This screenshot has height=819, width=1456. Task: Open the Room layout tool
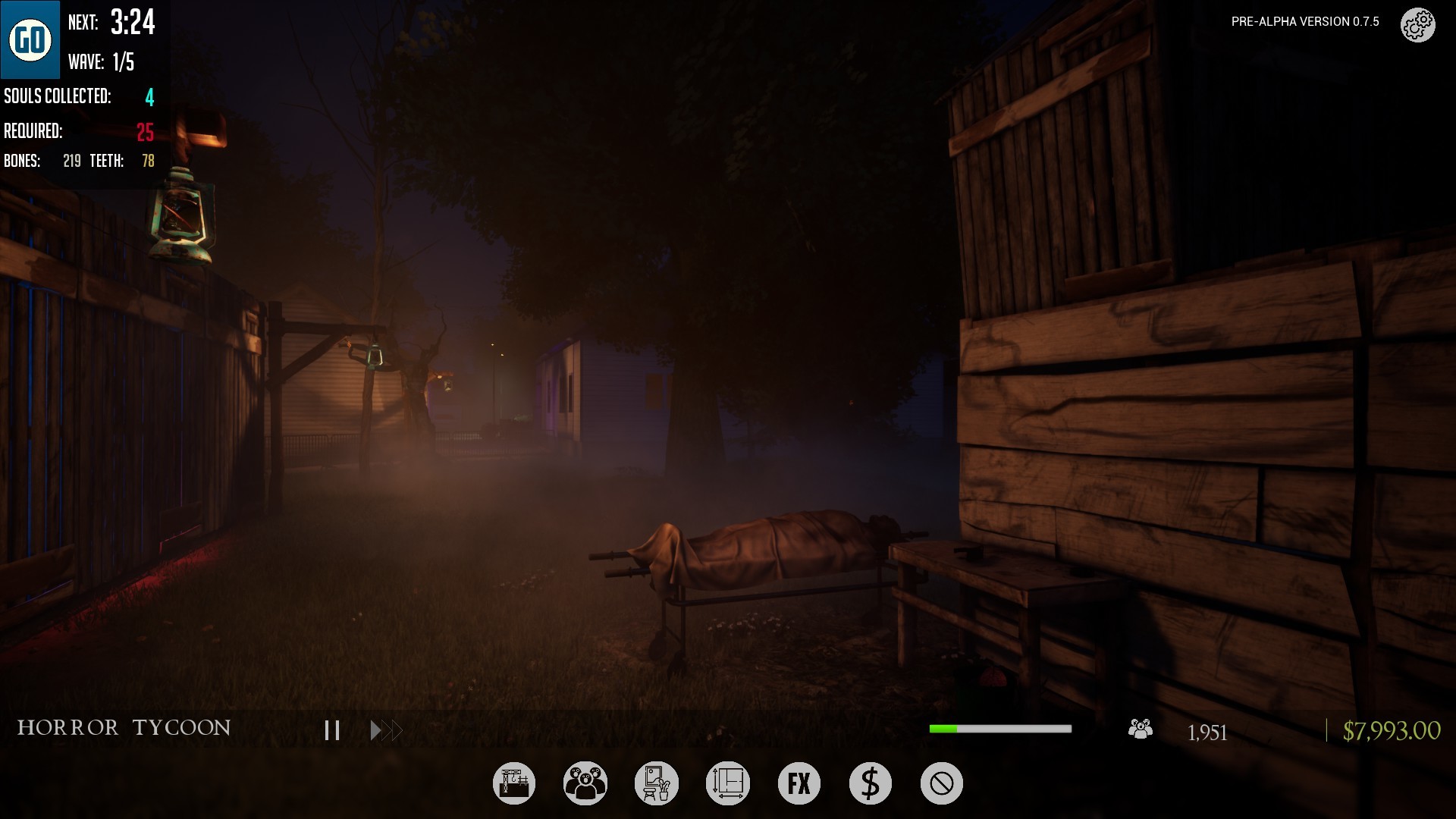click(727, 783)
